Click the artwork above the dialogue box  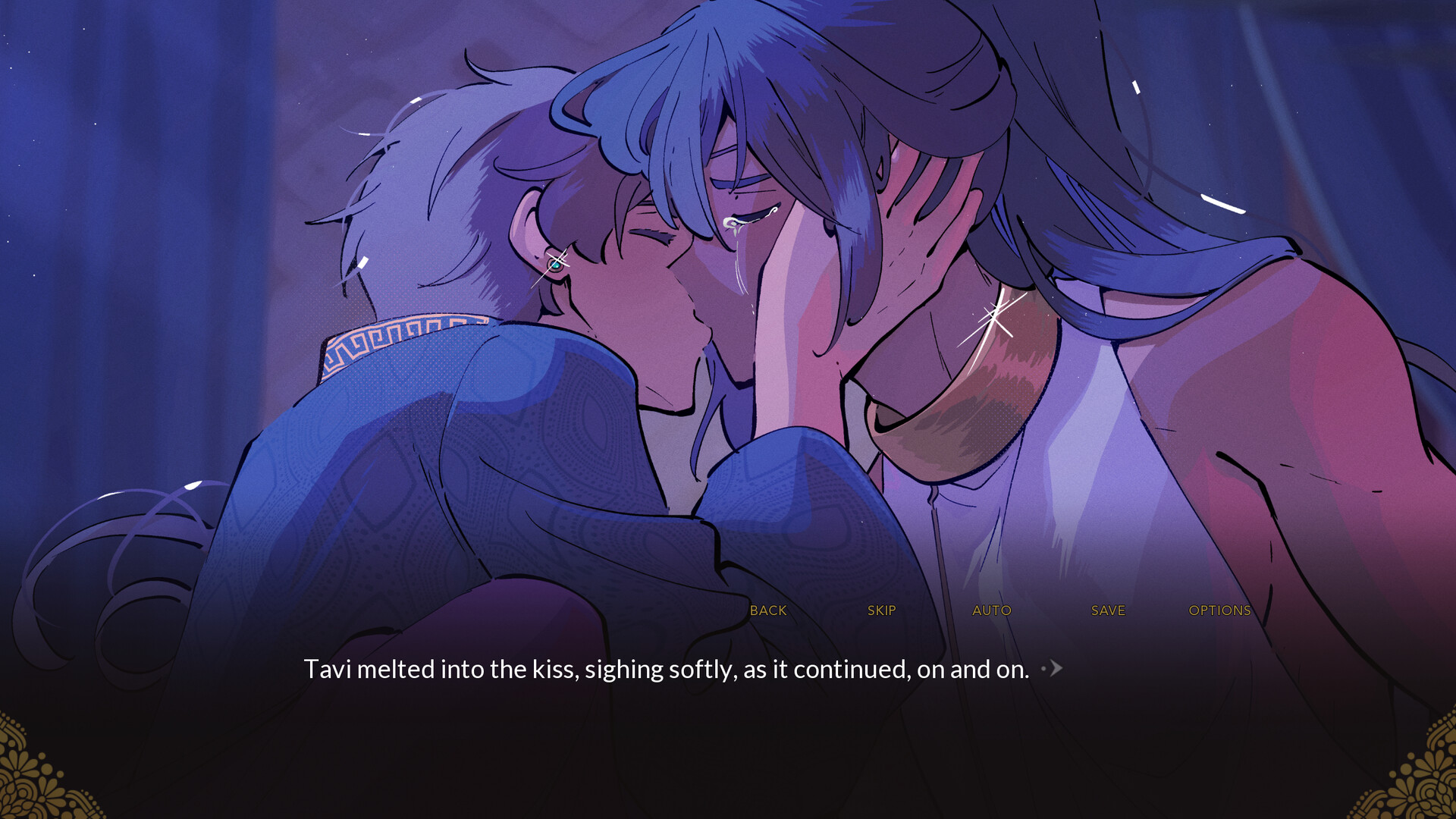coord(728,303)
